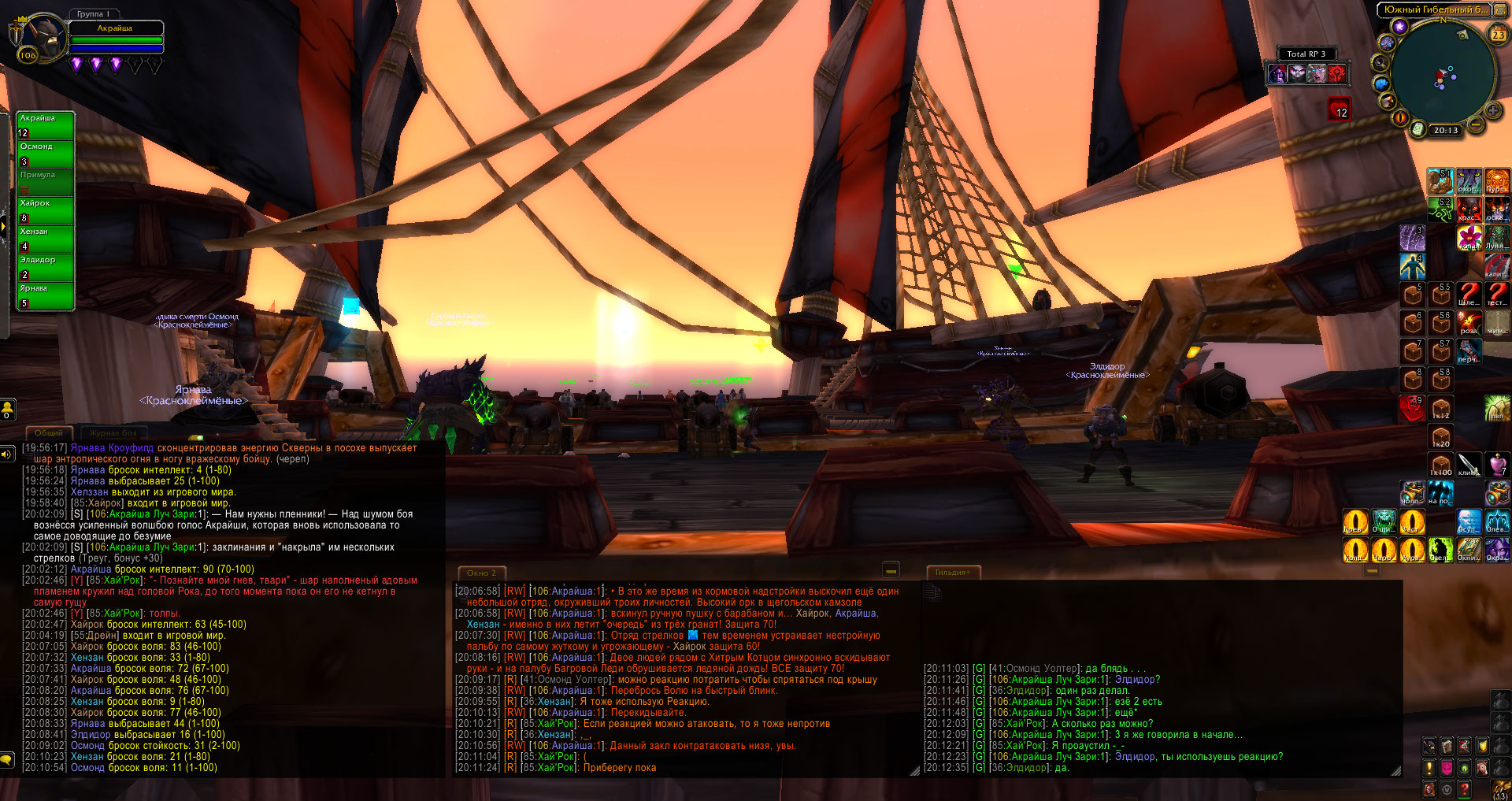1512x801 pixels.
Task: Switch to the Общий chat tab
Action: 49,432
